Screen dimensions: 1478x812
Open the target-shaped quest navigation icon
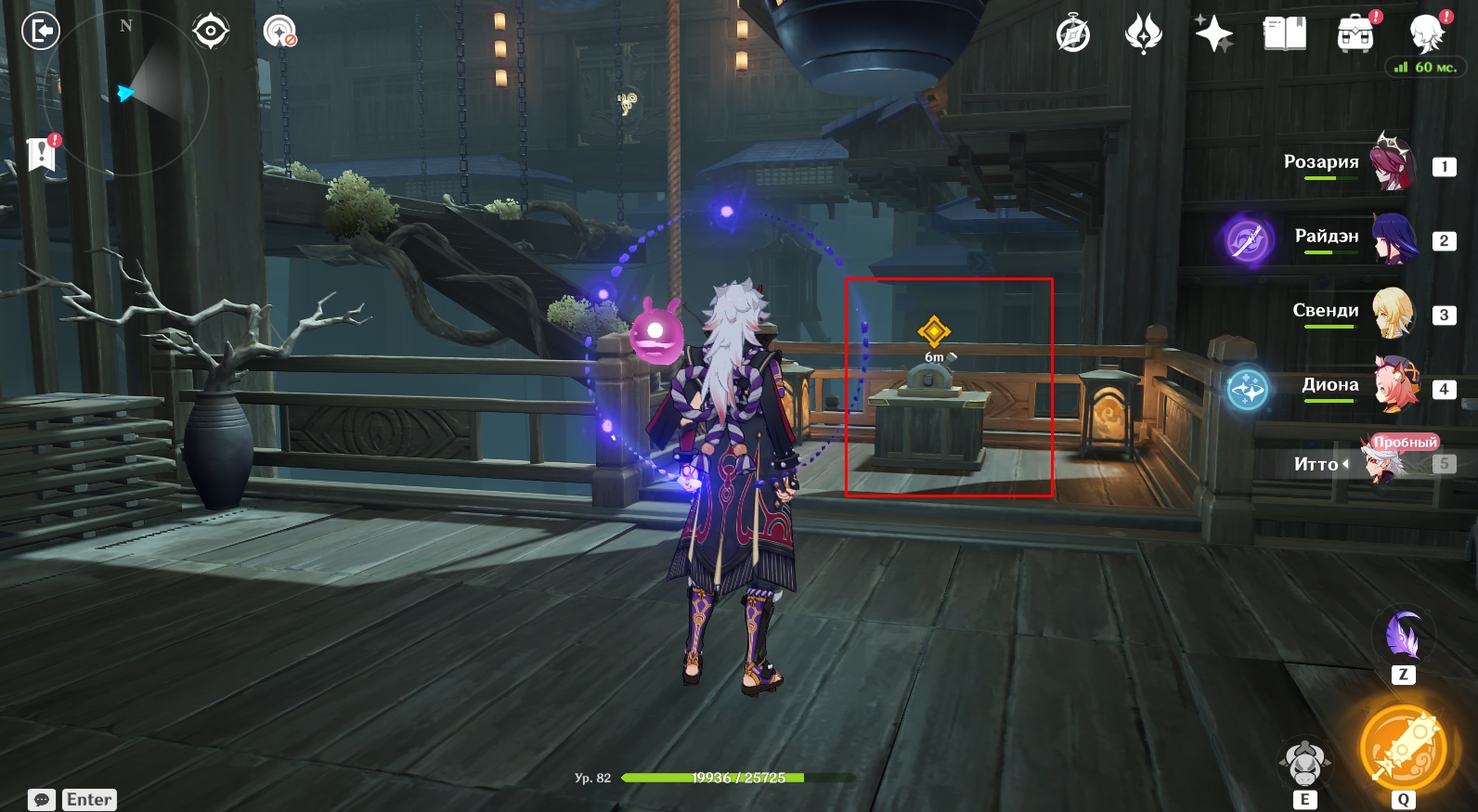pos(211,32)
